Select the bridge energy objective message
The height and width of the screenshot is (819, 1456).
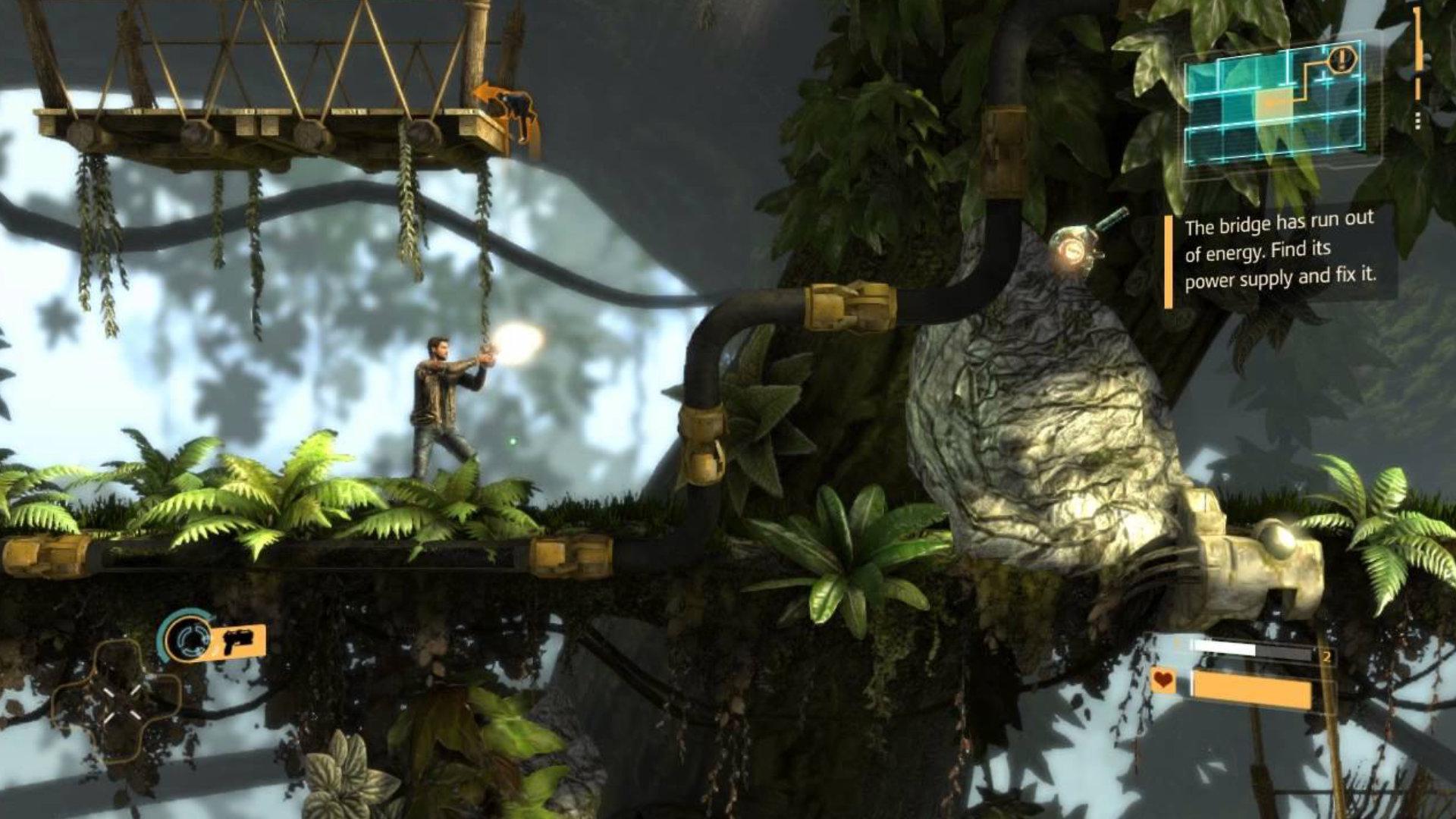point(1280,253)
